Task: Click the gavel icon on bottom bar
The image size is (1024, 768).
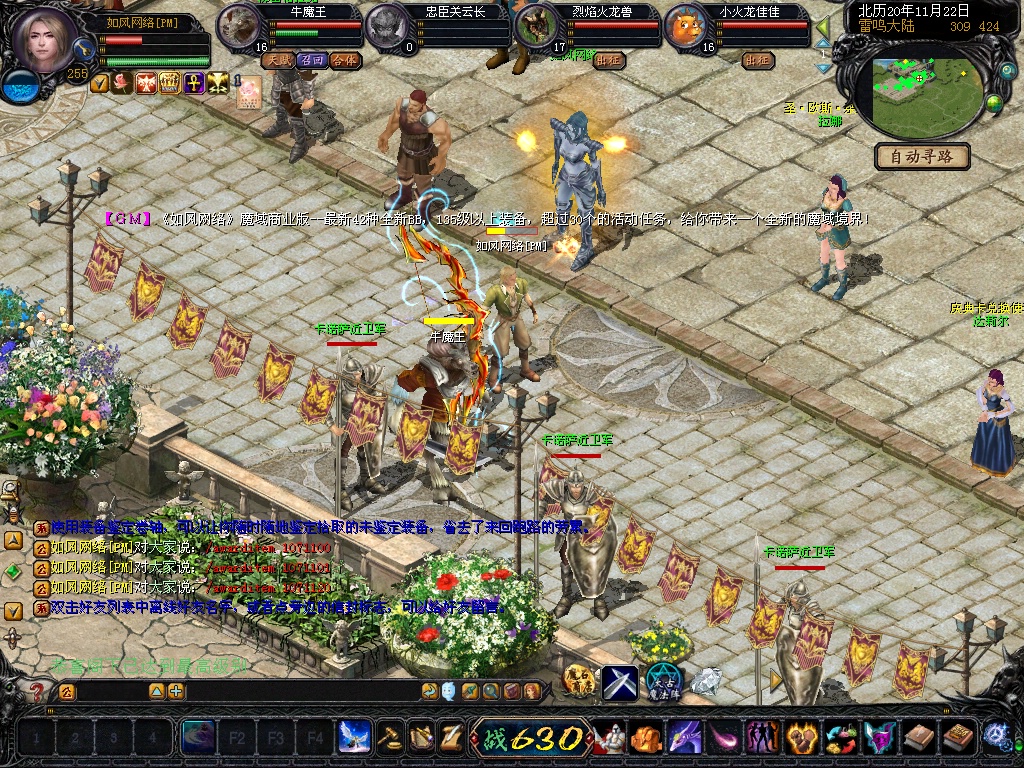Action: click(x=390, y=738)
